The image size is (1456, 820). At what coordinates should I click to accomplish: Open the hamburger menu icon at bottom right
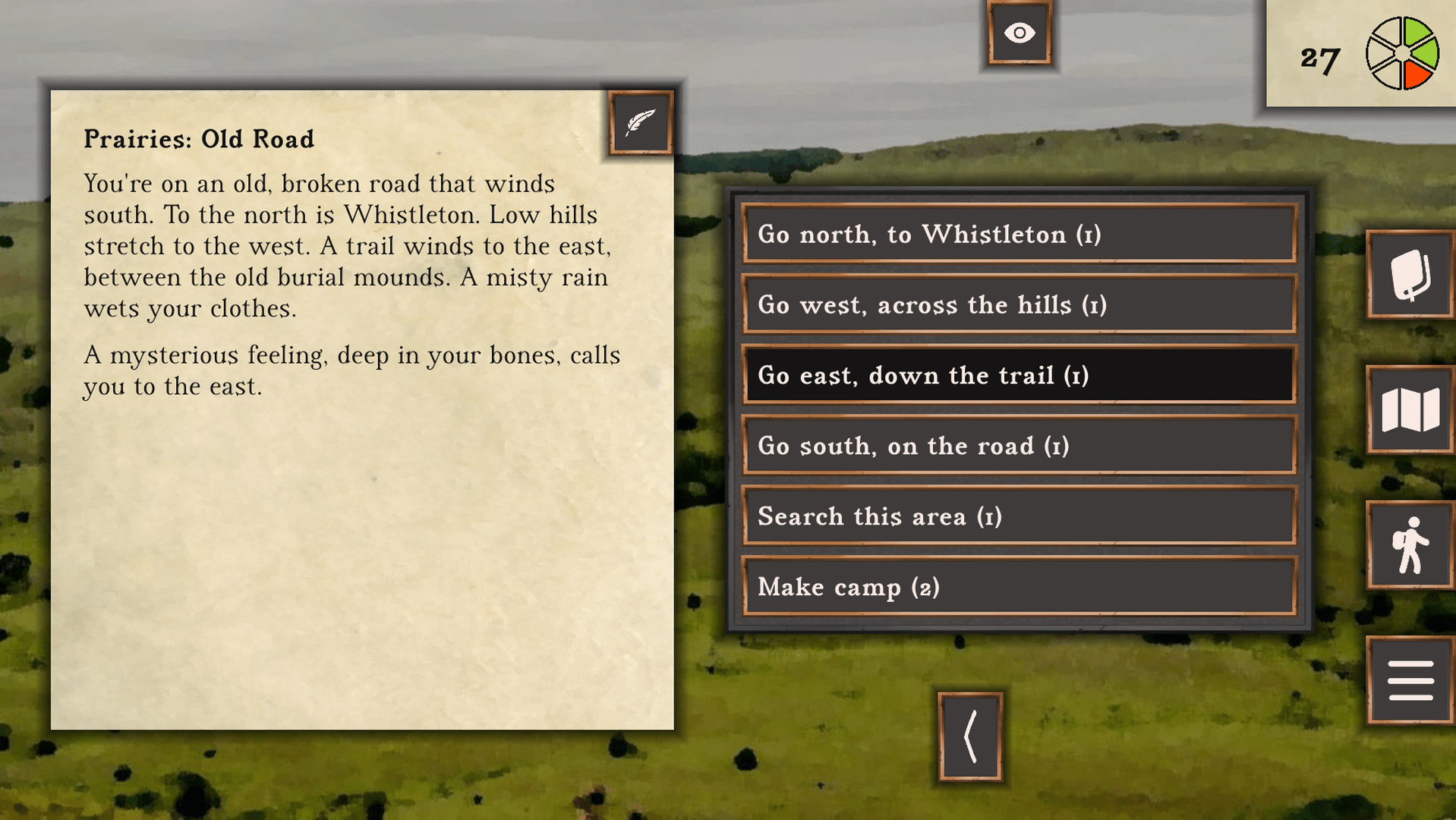1410,678
